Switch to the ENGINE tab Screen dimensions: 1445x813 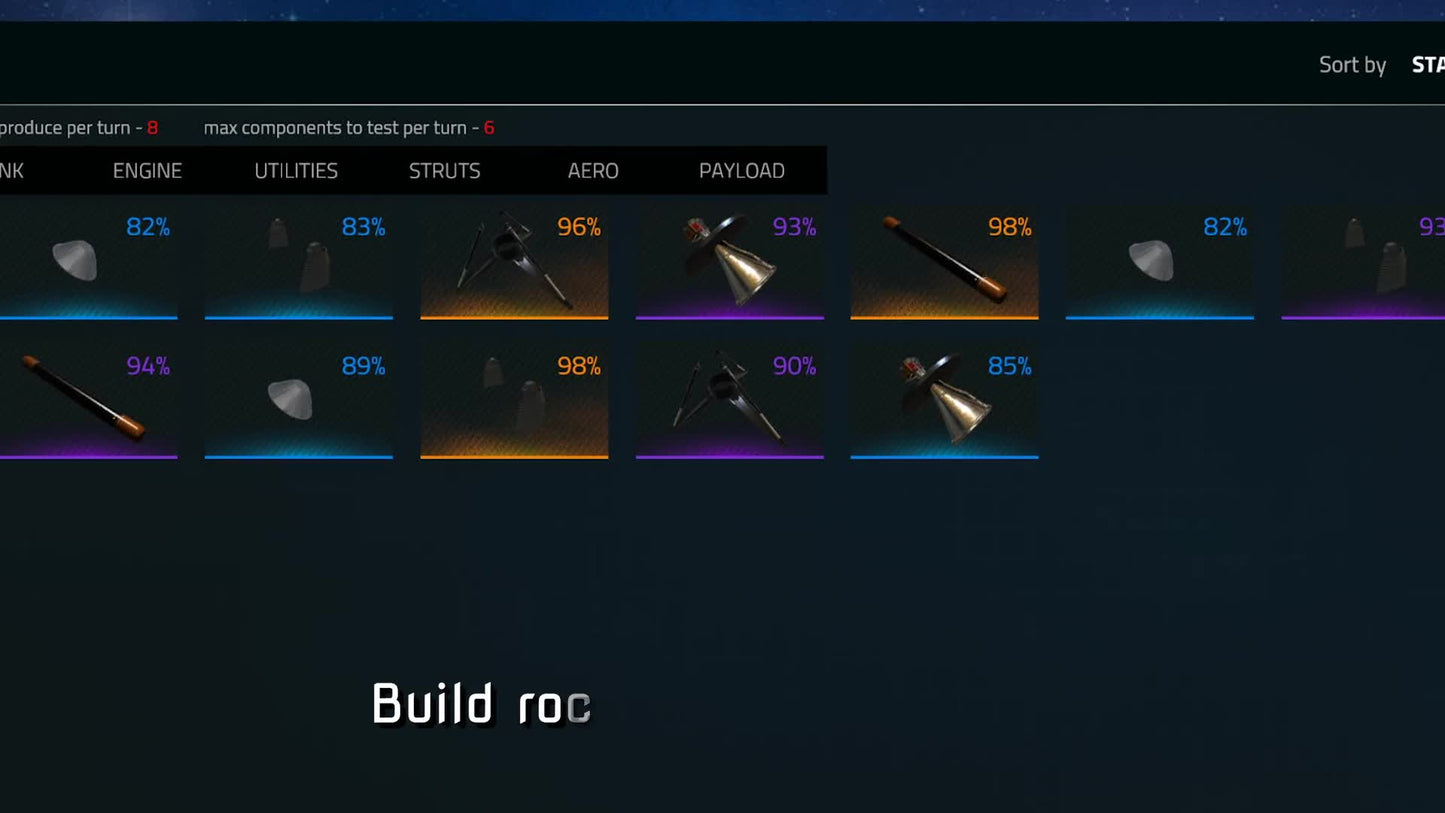(147, 170)
